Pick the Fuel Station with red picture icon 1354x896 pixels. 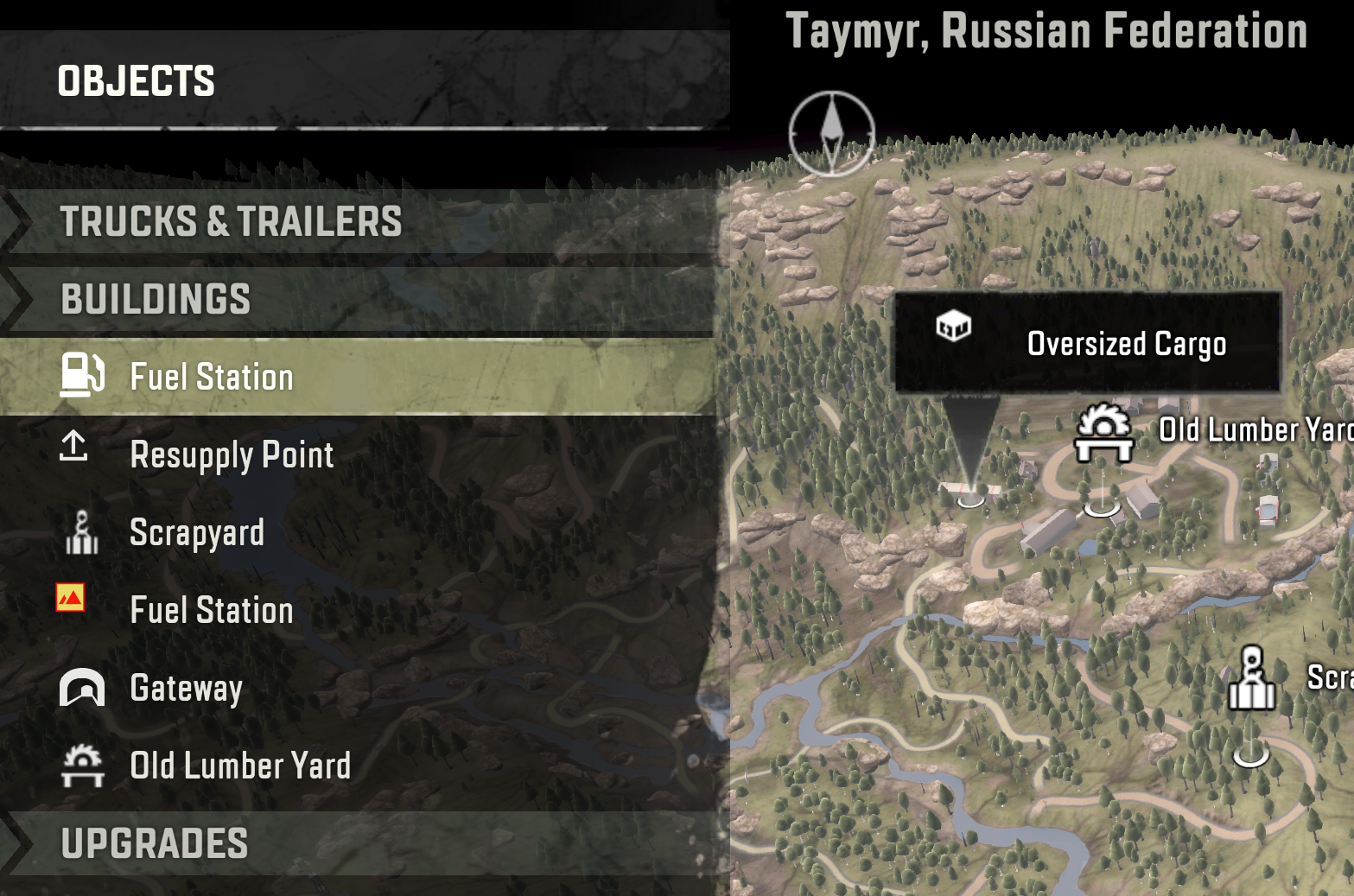tap(211, 610)
